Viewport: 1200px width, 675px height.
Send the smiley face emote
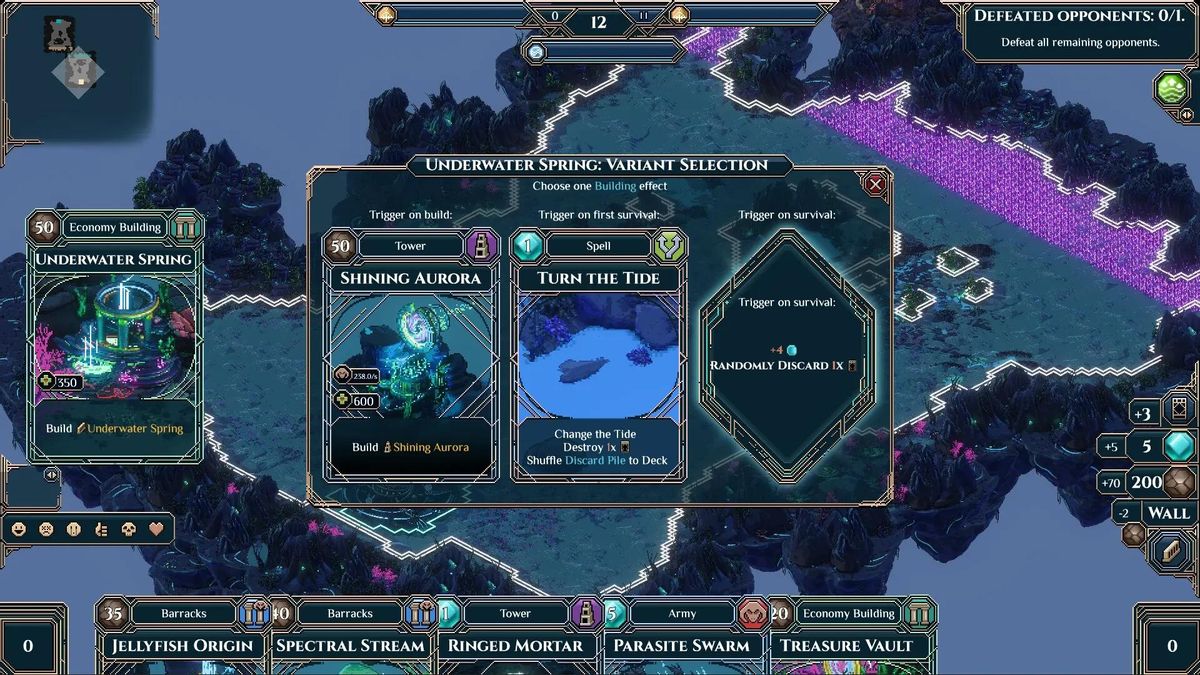pos(19,529)
